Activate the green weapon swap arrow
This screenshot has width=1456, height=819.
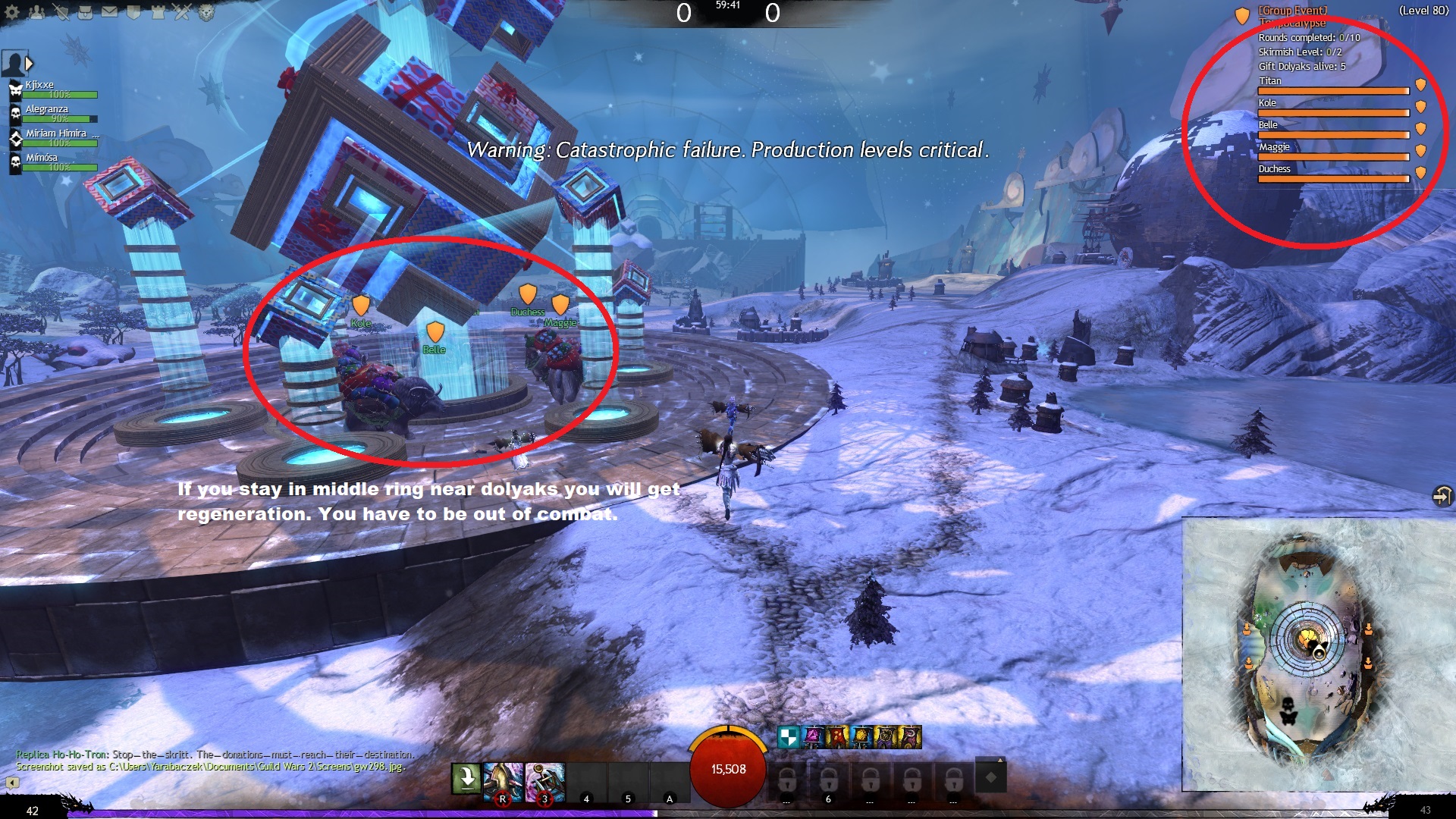(x=466, y=778)
